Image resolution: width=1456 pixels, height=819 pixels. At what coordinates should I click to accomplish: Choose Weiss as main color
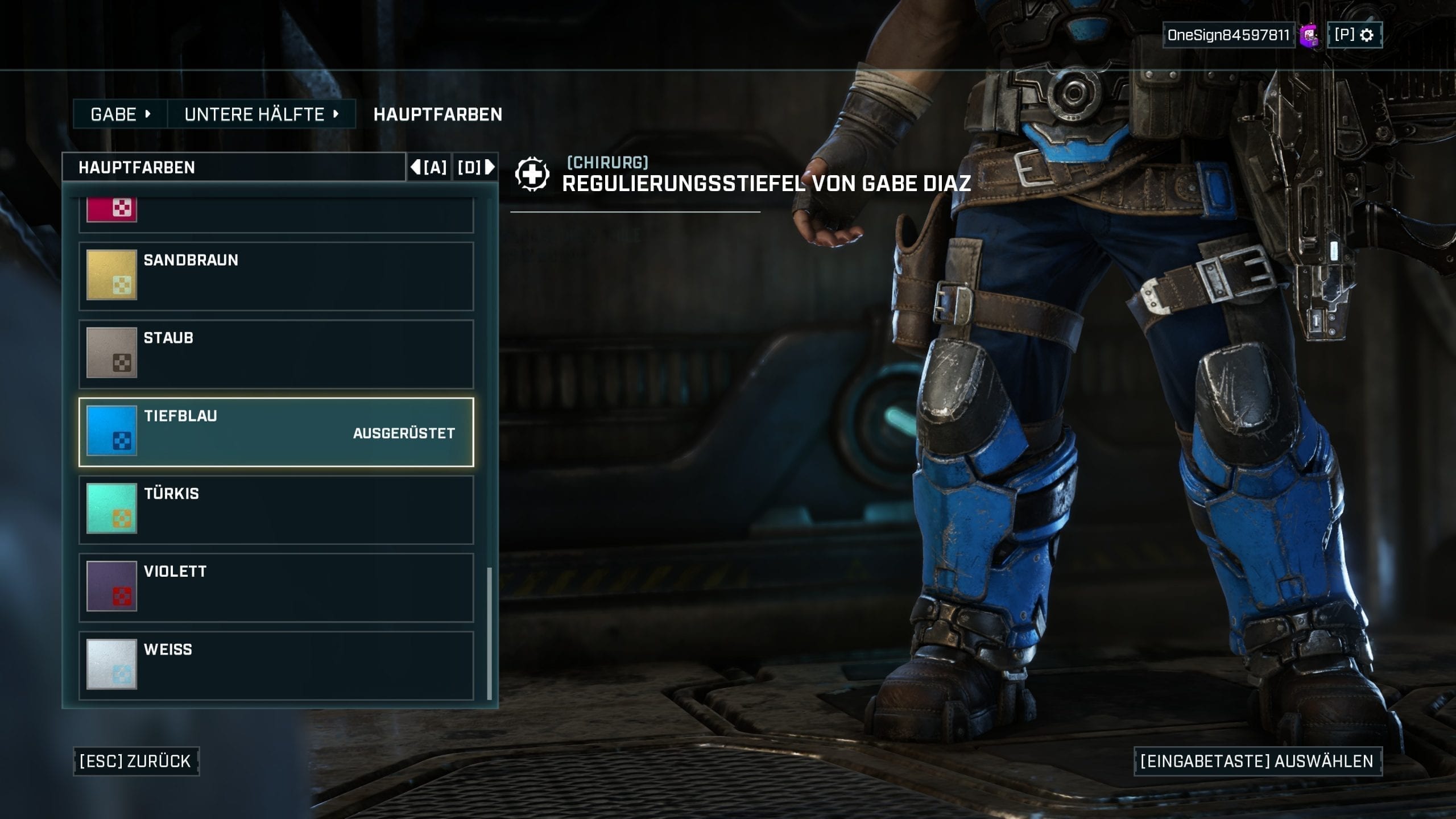click(x=276, y=665)
